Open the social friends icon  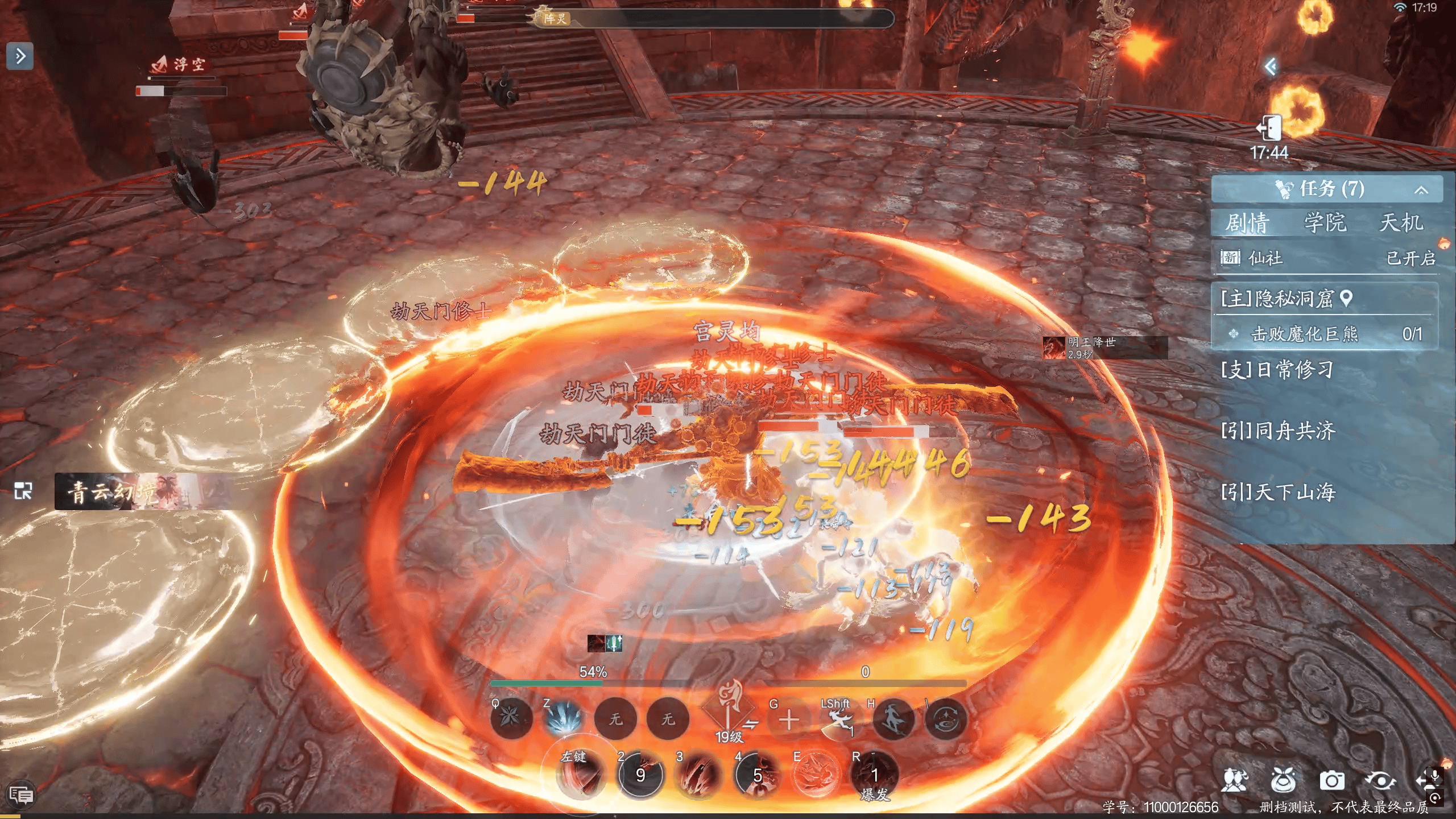(1234, 781)
